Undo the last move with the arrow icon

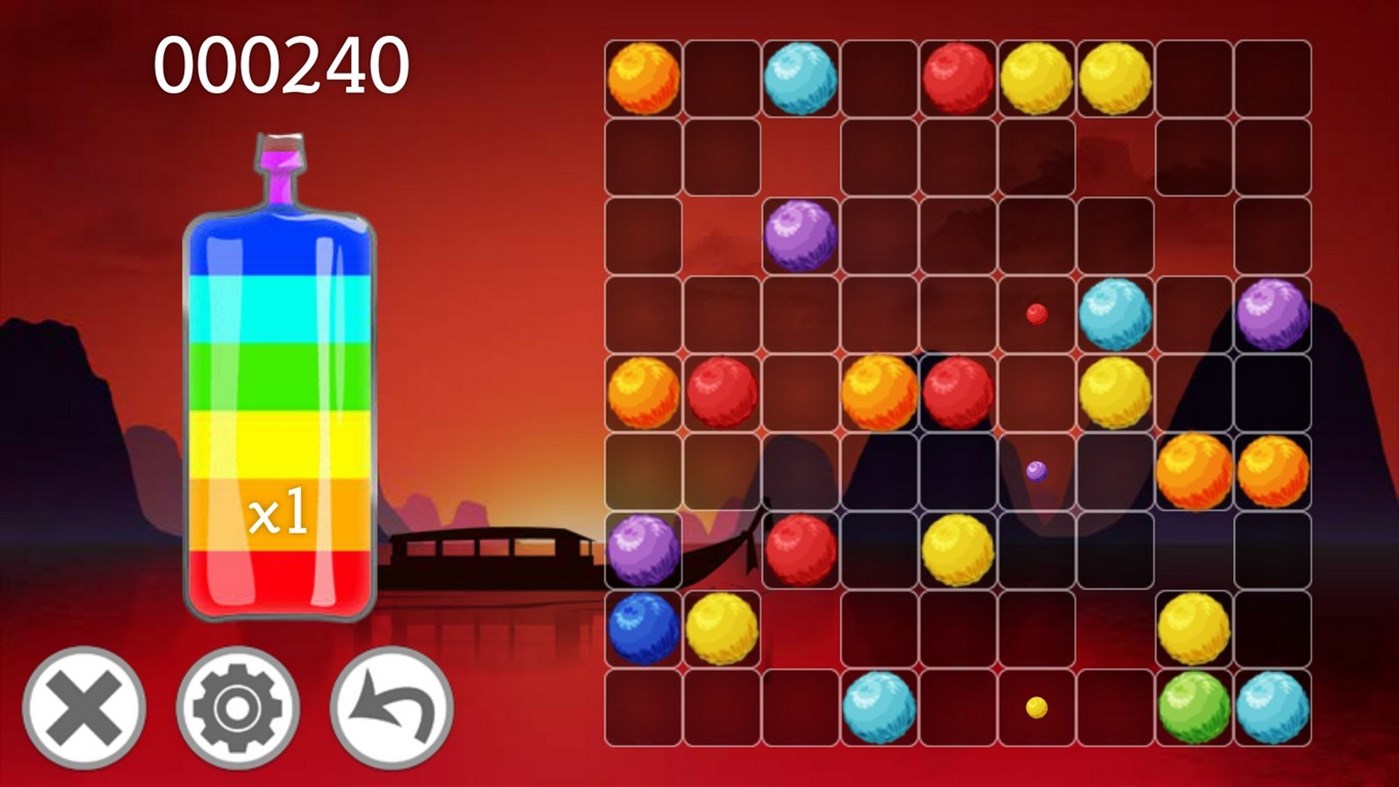390,706
